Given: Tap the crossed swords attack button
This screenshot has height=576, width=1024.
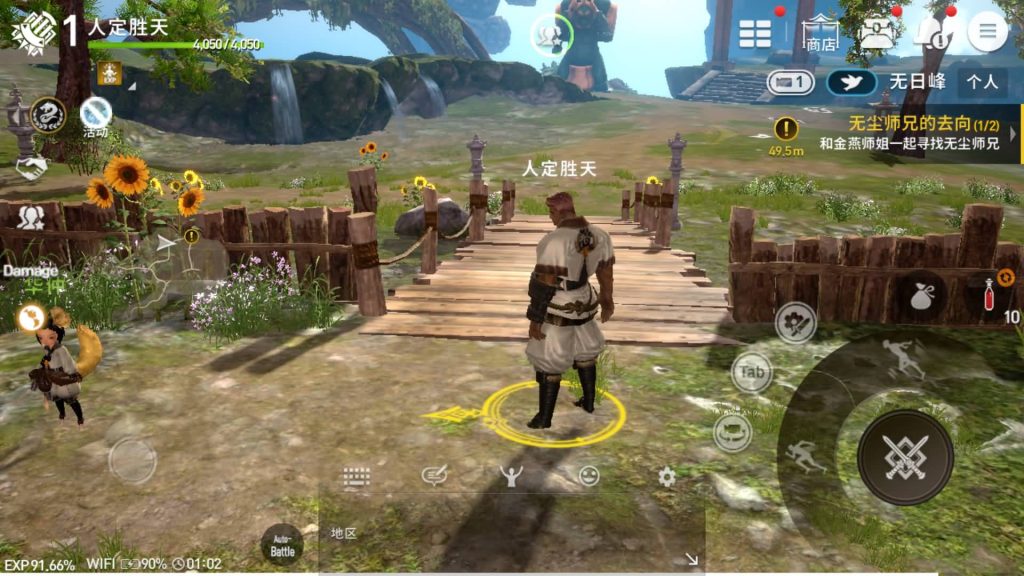Looking at the screenshot, I should (905, 457).
